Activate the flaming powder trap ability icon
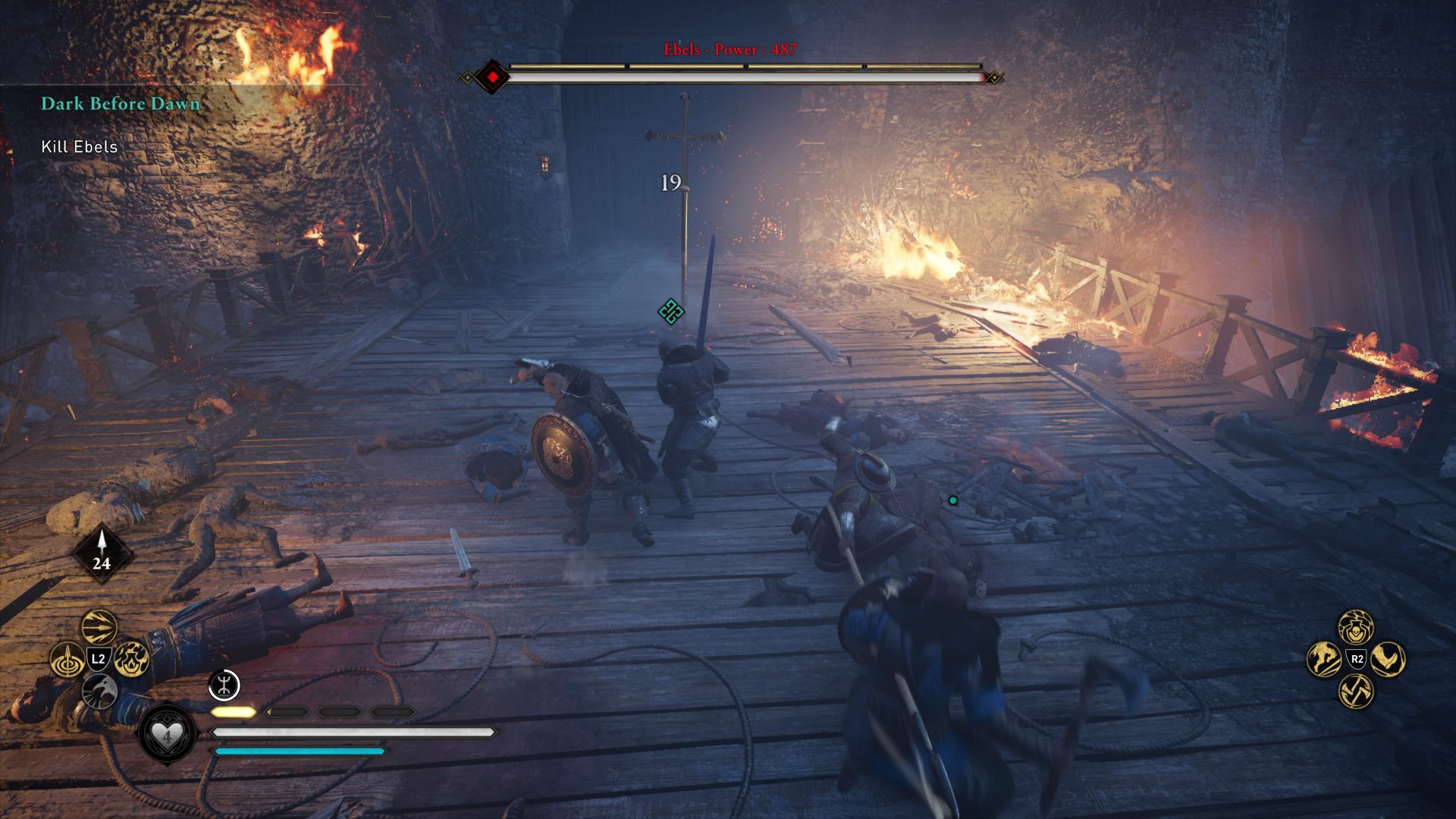 click(131, 660)
